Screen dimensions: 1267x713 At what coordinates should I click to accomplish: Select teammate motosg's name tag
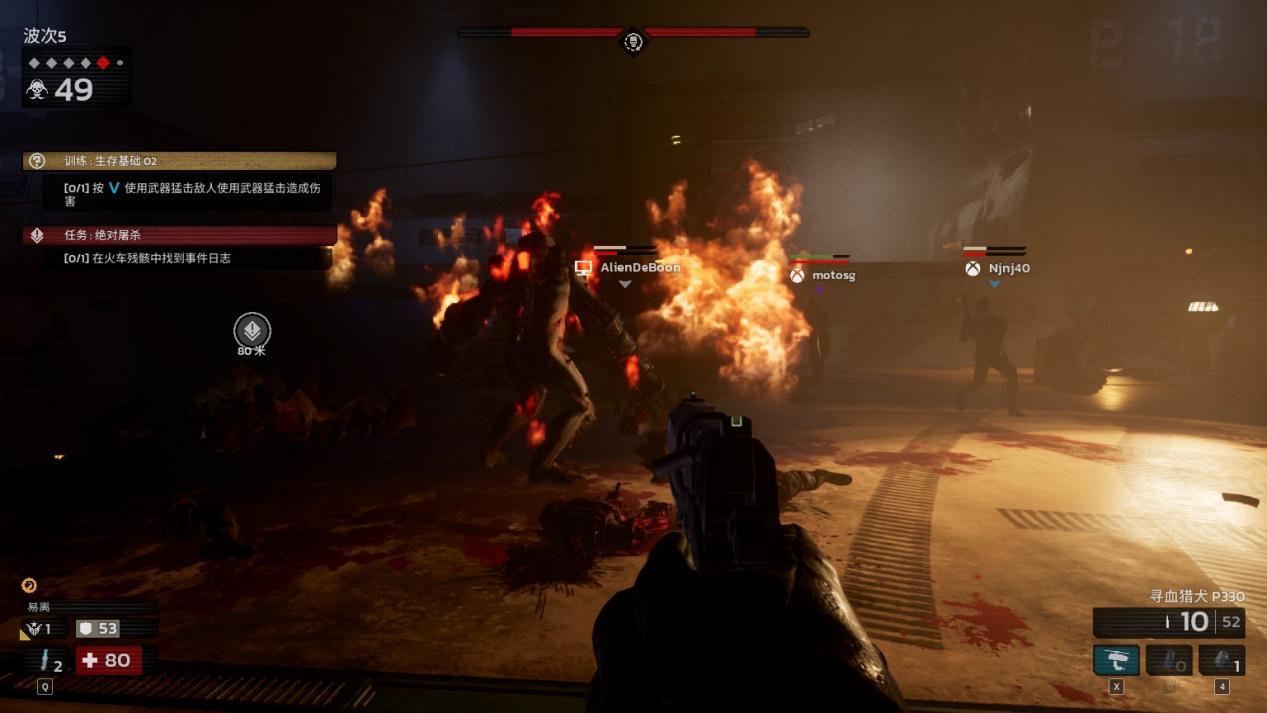(x=832, y=275)
